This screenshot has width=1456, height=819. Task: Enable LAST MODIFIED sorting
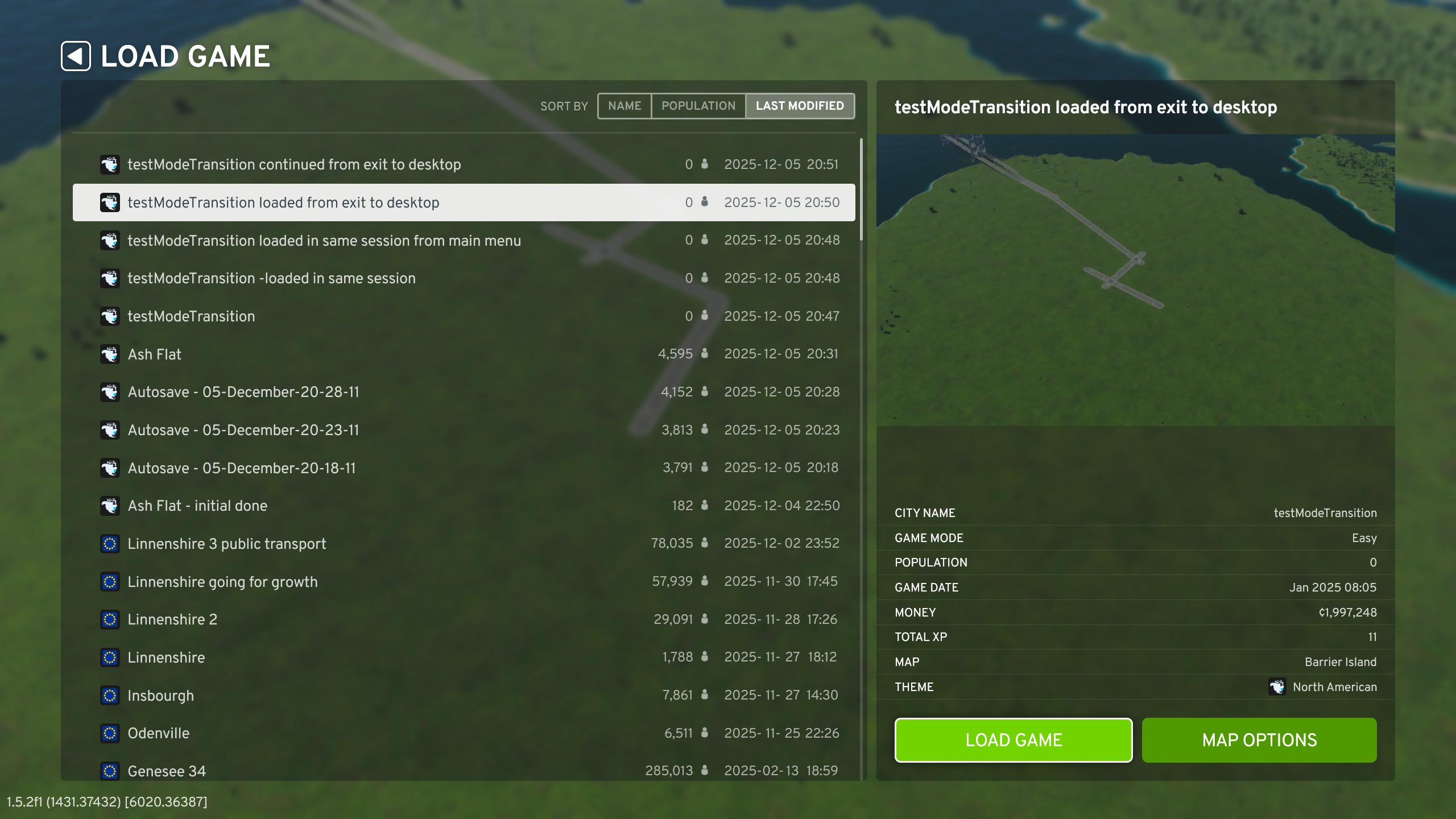800,106
